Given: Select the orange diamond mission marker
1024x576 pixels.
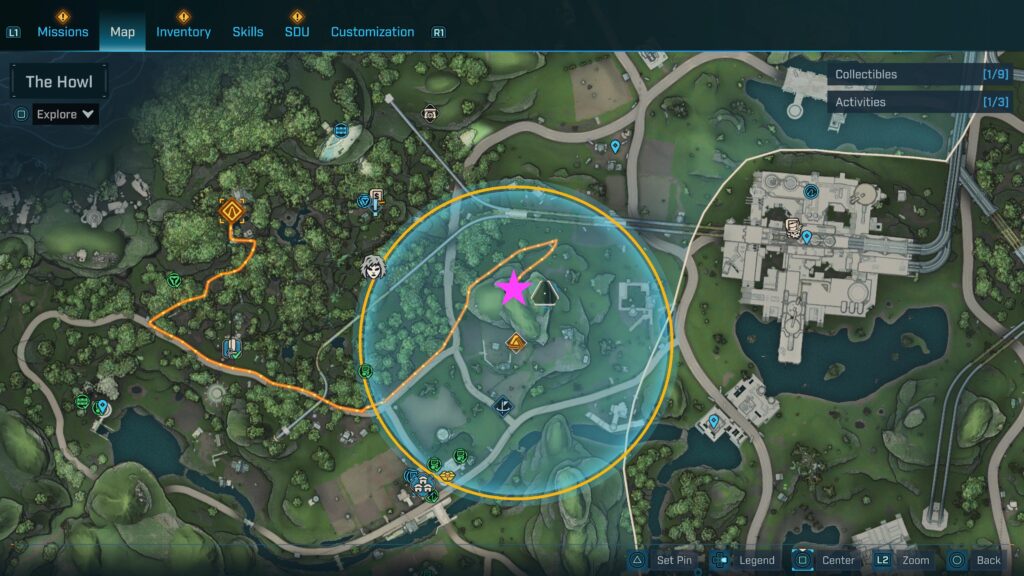Looking at the screenshot, I should point(232,211).
